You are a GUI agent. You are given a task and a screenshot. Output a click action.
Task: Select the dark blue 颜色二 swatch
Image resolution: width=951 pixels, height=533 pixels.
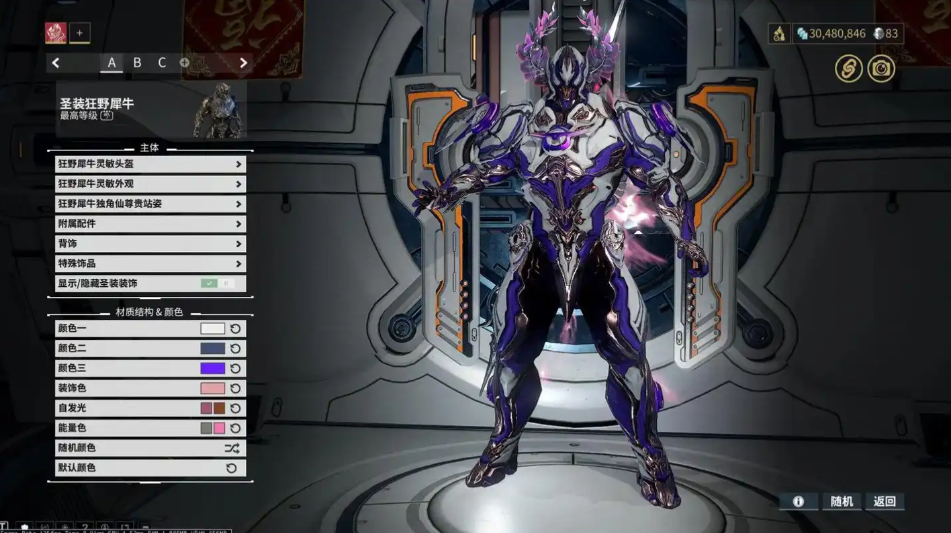coord(212,349)
